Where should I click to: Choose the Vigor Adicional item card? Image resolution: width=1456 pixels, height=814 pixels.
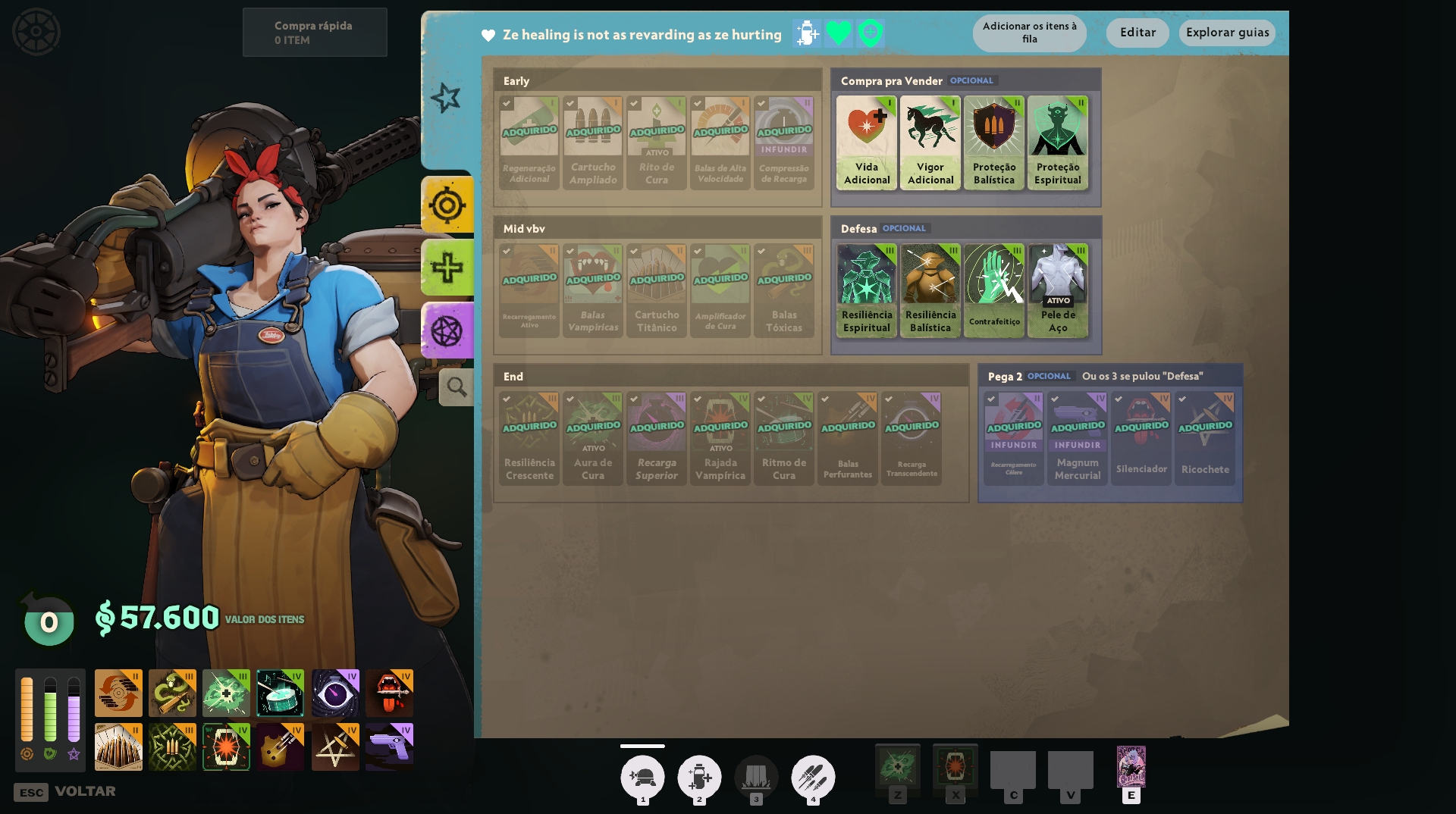[930, 142]
